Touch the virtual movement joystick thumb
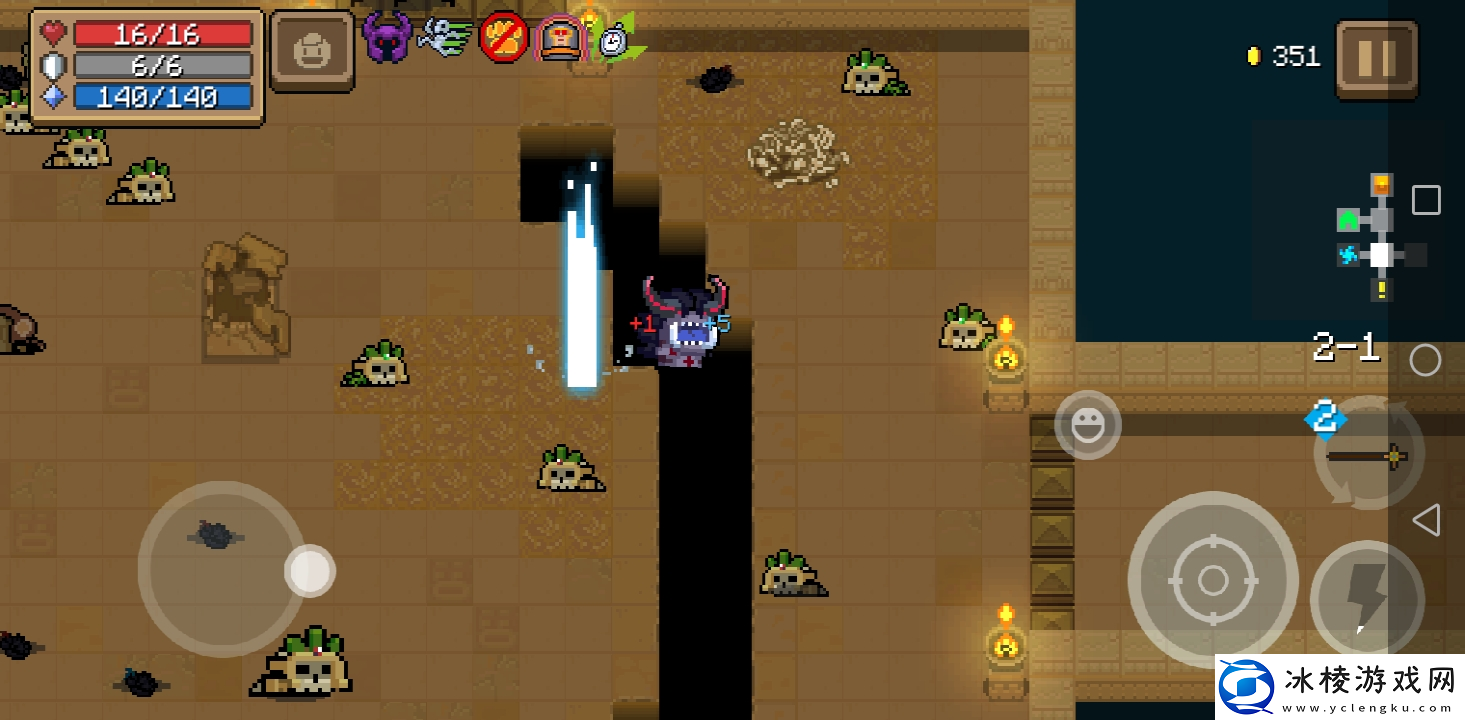The height and width of the screenshot is (720, 1465). [310, 571]
